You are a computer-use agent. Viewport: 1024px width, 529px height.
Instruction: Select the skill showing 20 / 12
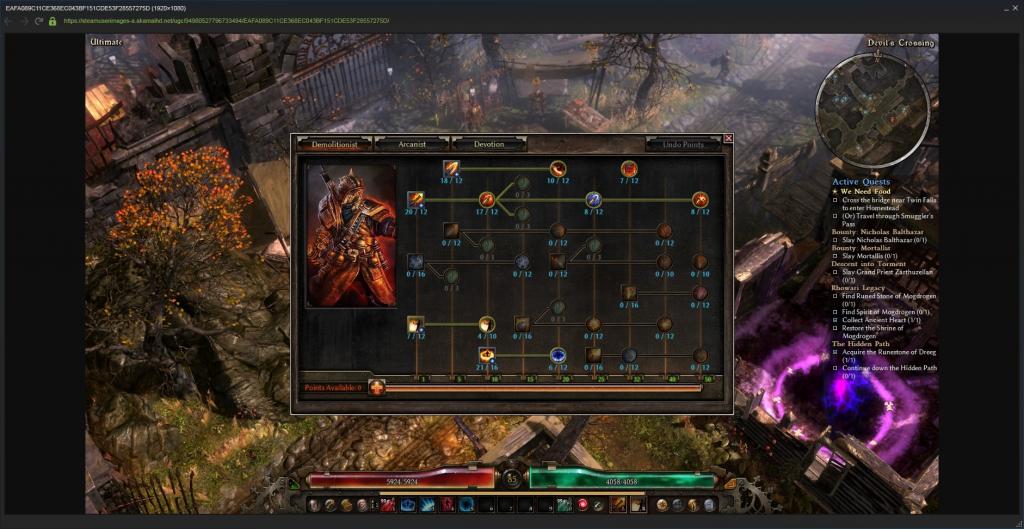click(415, 199)
